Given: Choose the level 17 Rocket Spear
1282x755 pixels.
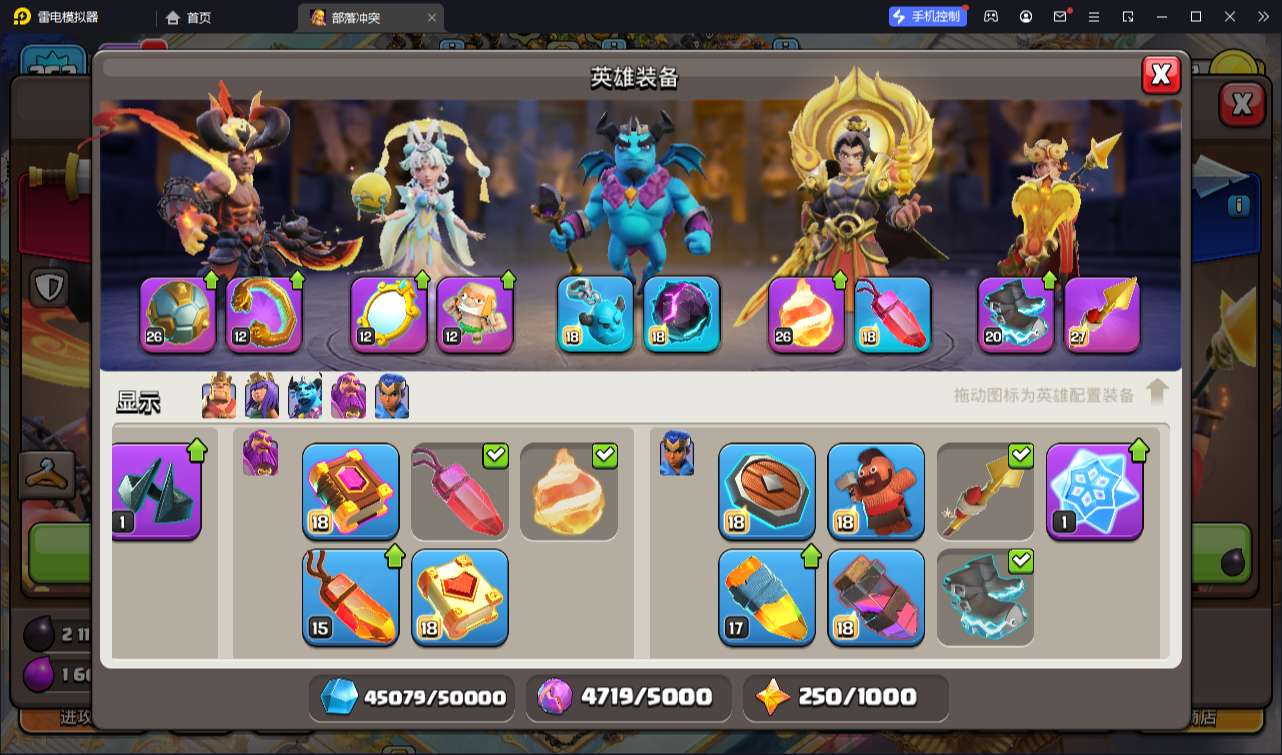Looking at the screenshot, I should [767, 597].
